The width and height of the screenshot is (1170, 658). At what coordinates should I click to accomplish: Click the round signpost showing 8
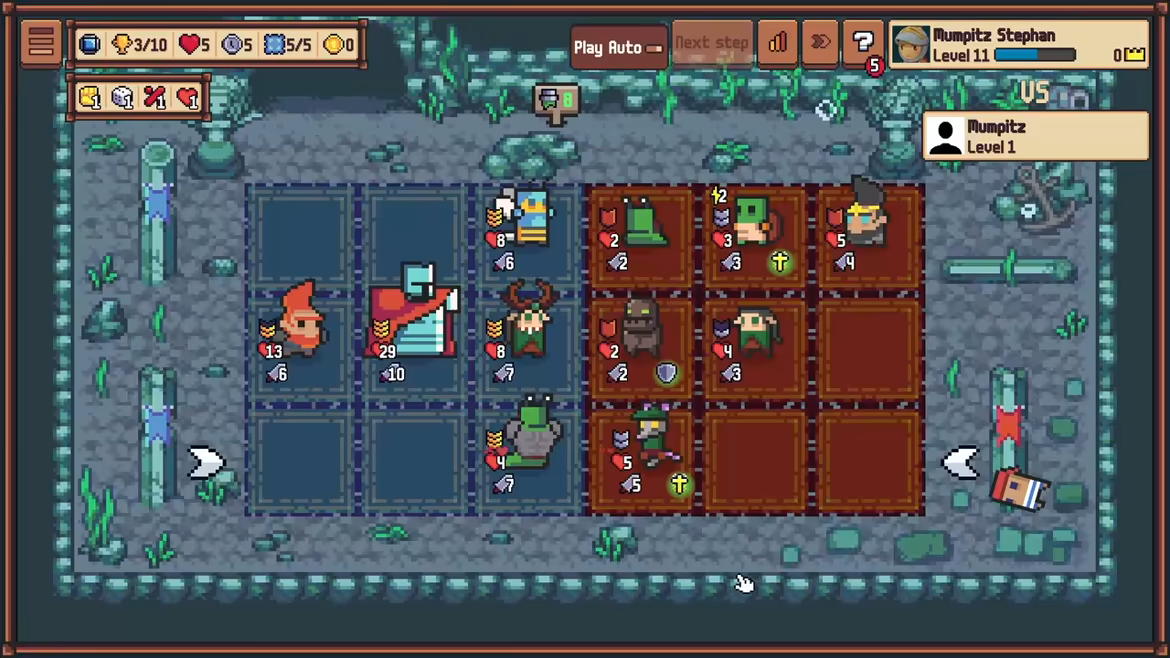coord(556,101)
